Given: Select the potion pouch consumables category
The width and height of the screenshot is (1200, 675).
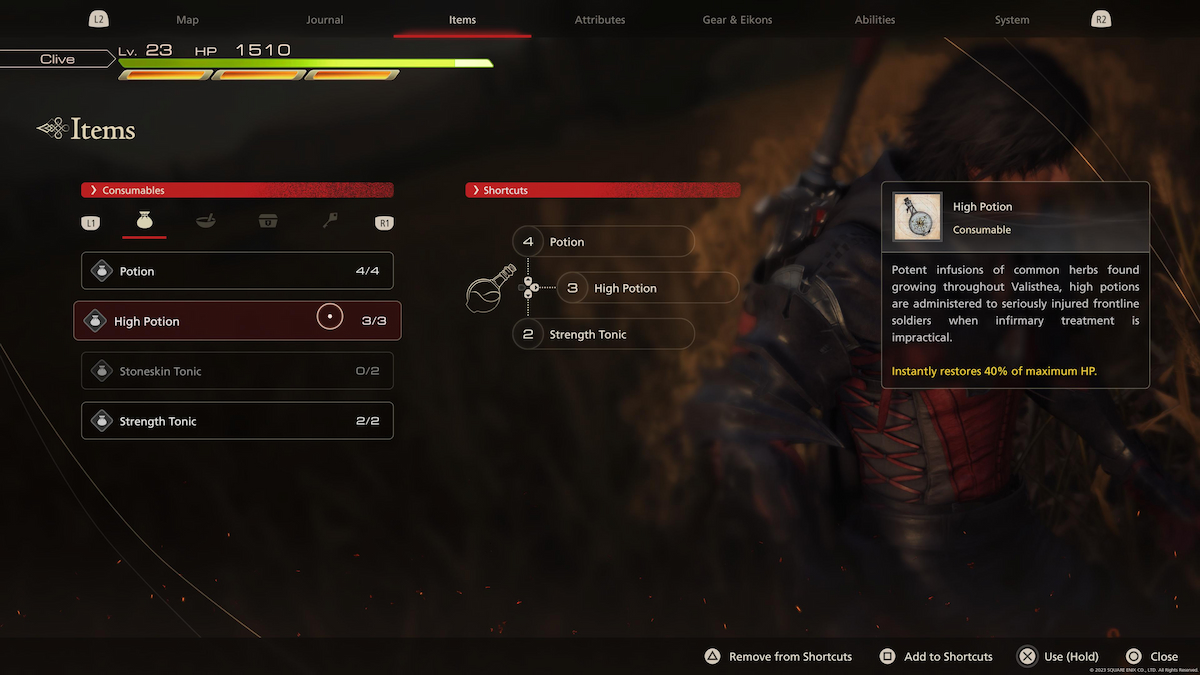Looking at the screenshot, I should [144, 222].
